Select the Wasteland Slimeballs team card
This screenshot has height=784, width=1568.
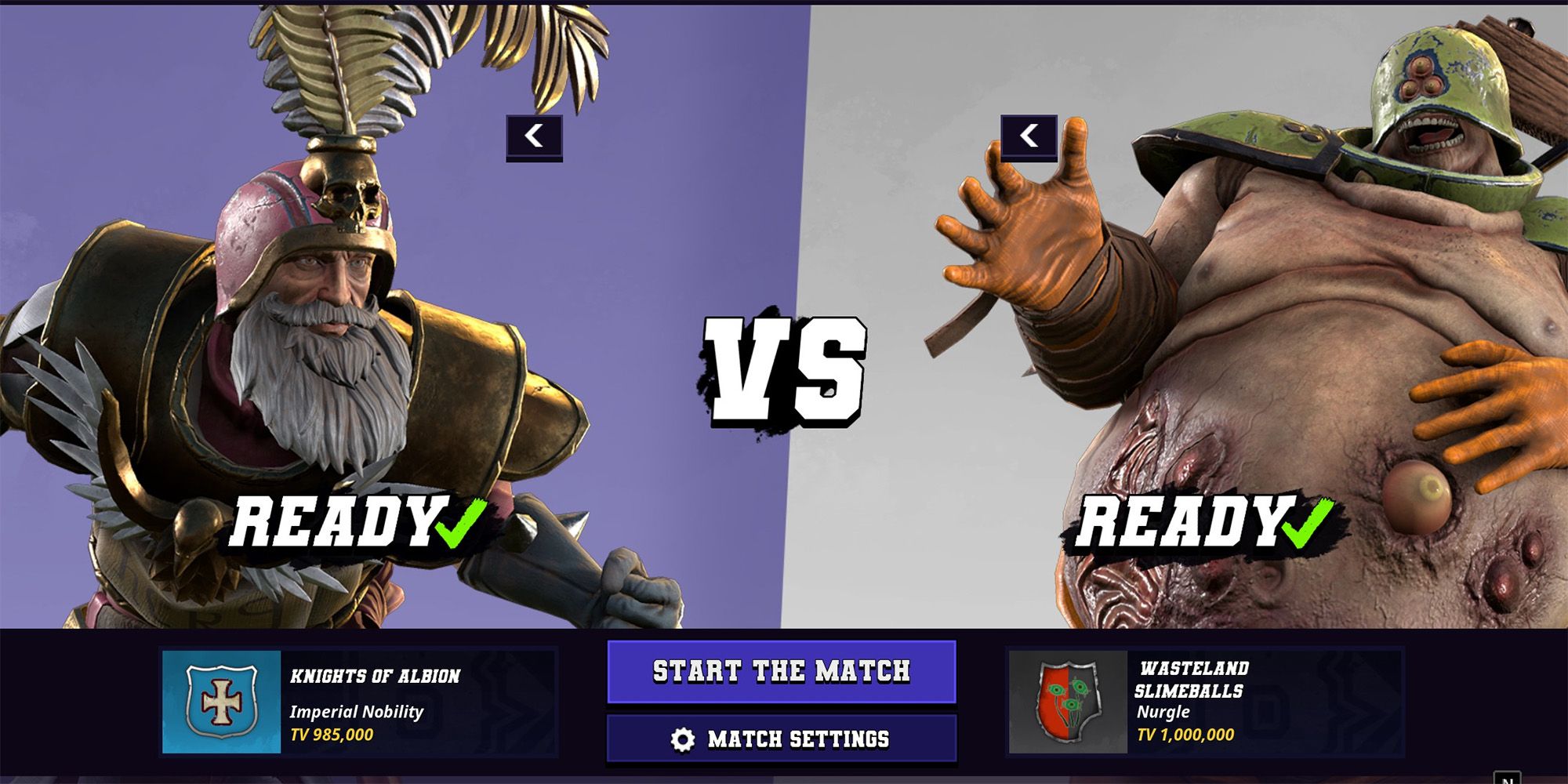(x=1204, y=702)
